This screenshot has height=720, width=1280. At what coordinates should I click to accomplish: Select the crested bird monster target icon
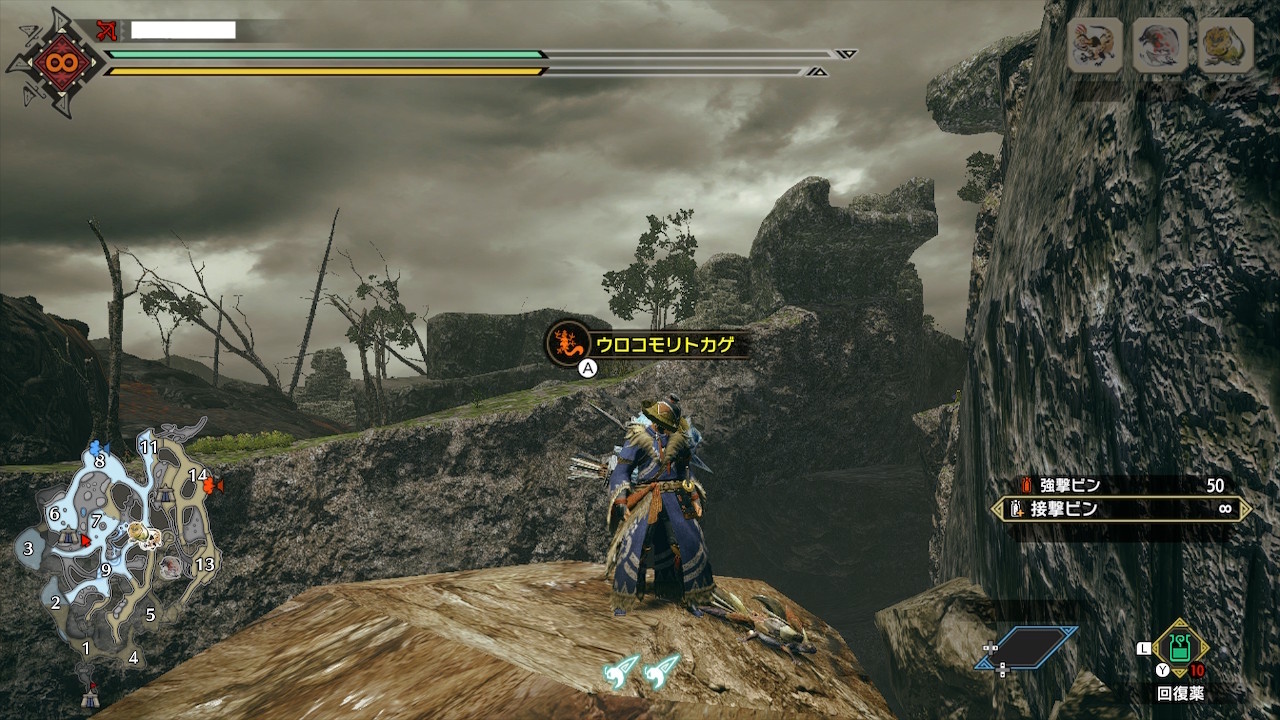(1095, 45)
